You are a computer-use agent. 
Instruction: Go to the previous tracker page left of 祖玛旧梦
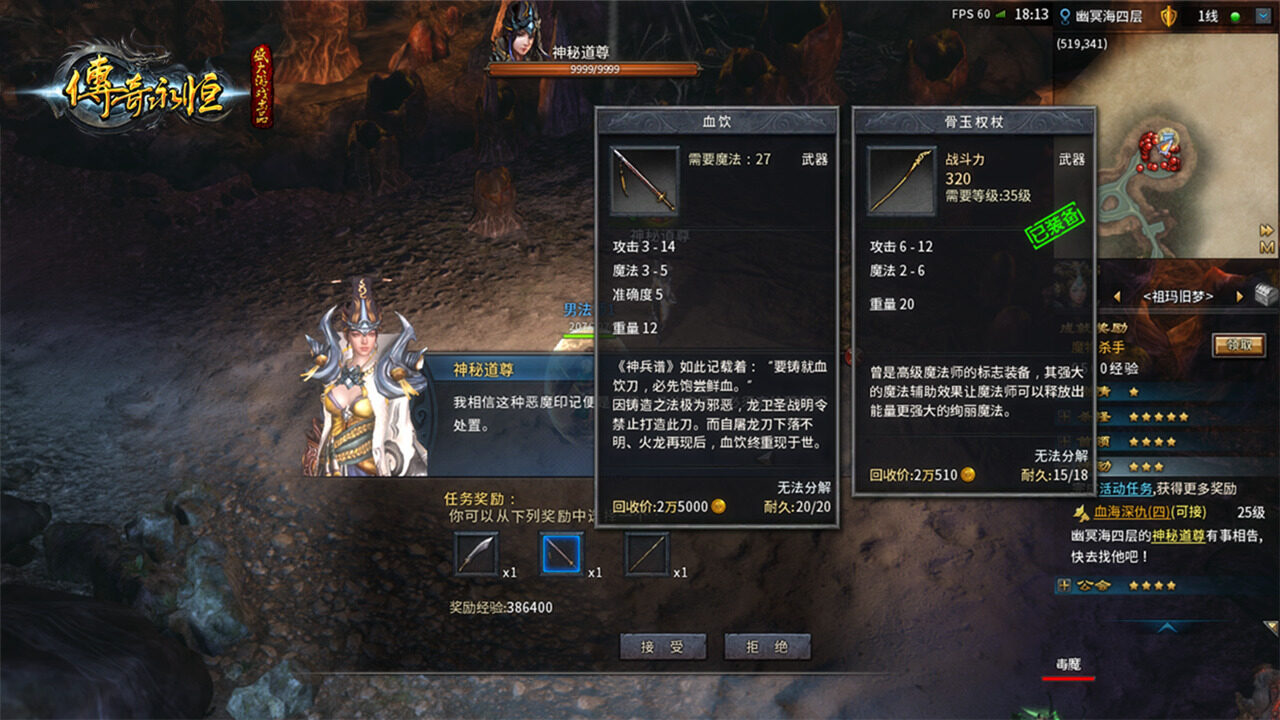[1117, 297]
